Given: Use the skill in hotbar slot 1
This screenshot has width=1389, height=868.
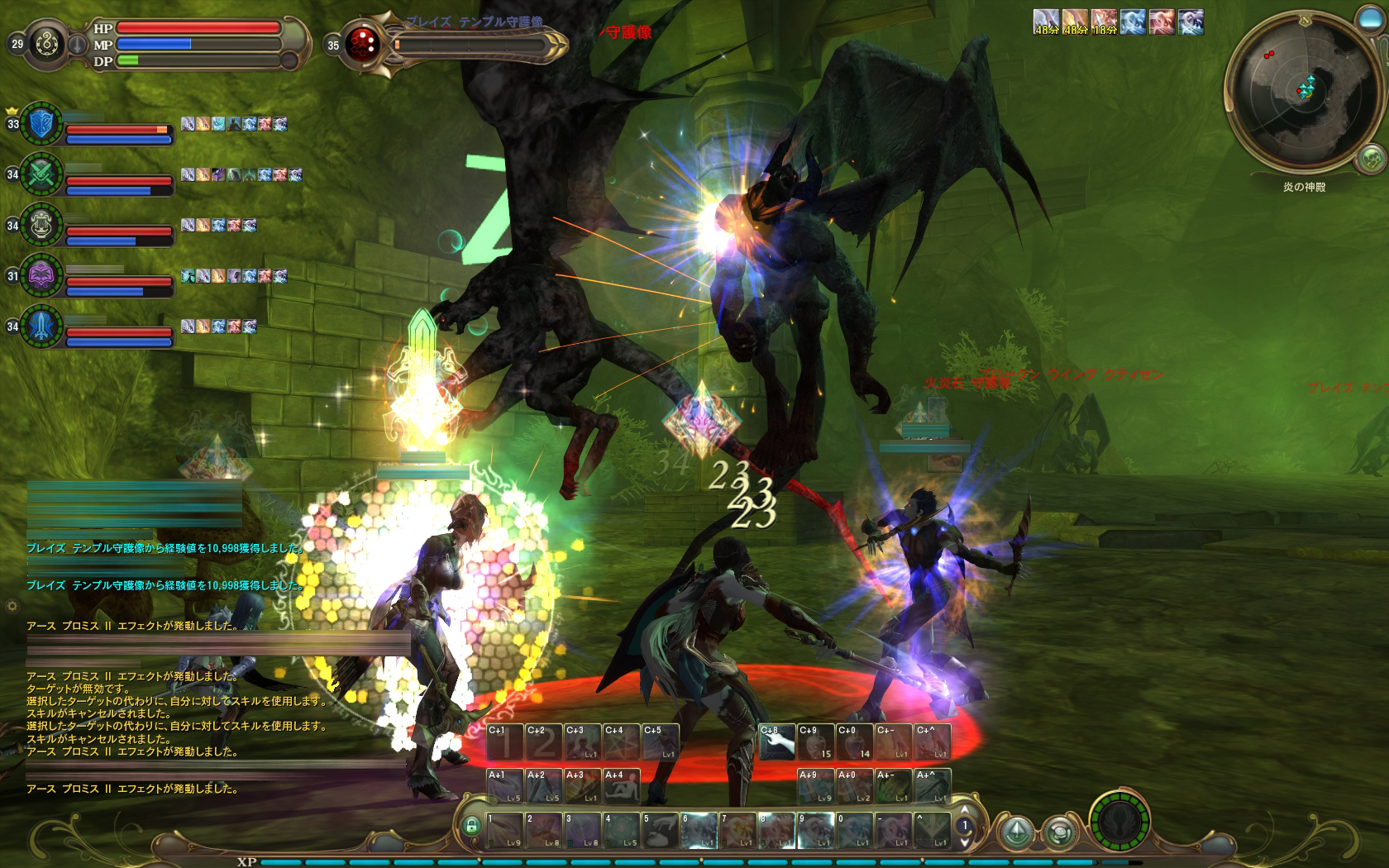Looking at the screenshot, I should [x=504, y=831].
